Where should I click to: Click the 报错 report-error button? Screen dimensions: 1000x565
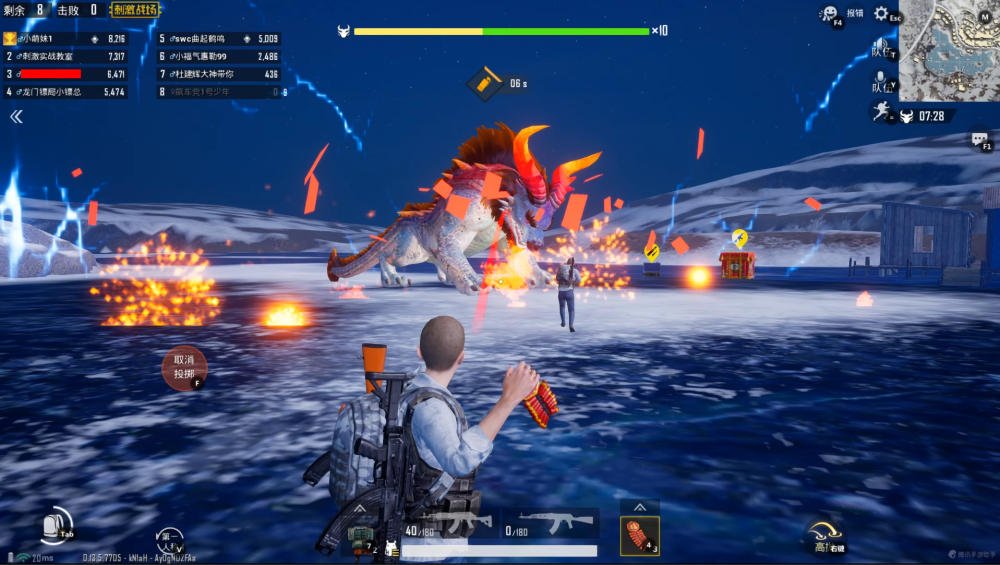pos(855,14)
